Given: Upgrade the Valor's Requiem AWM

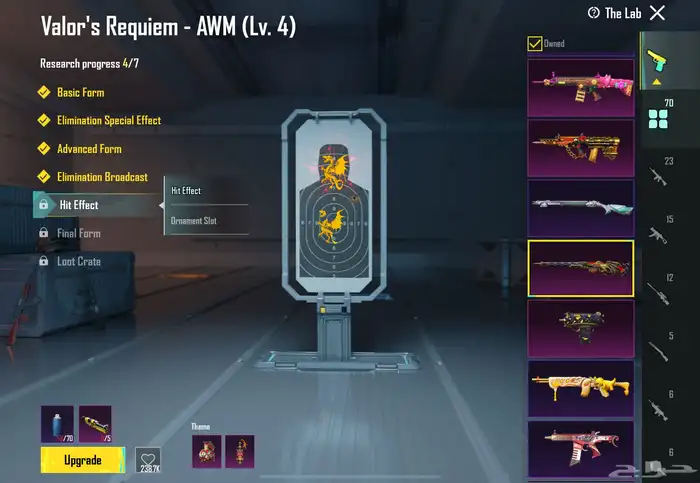Looking at the screenshot, I should [82, 460].
